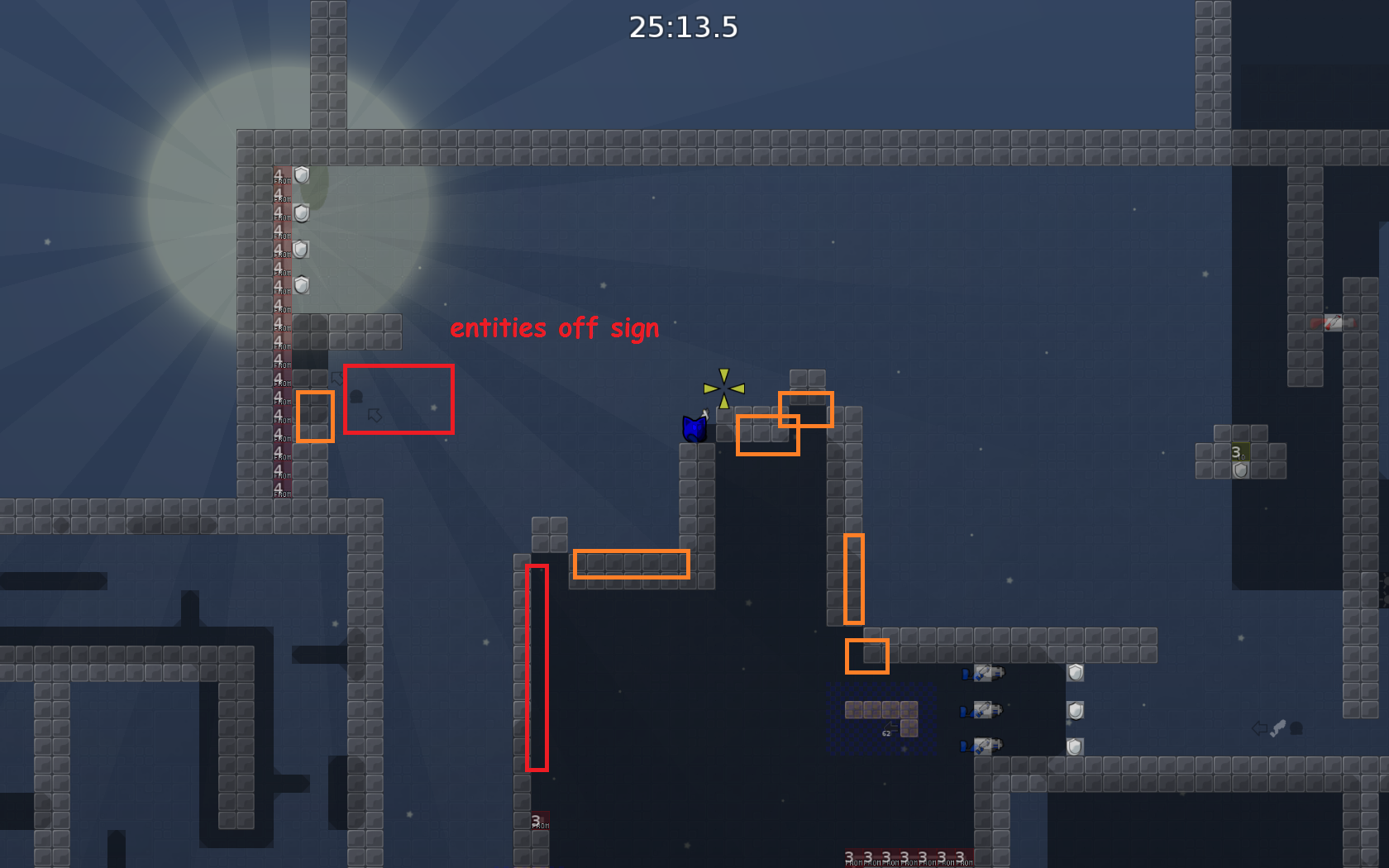Screen dimensions: 1389x868
Task: Click the blue flag icon
Action: pyautogui.click(x=693, y=429)
